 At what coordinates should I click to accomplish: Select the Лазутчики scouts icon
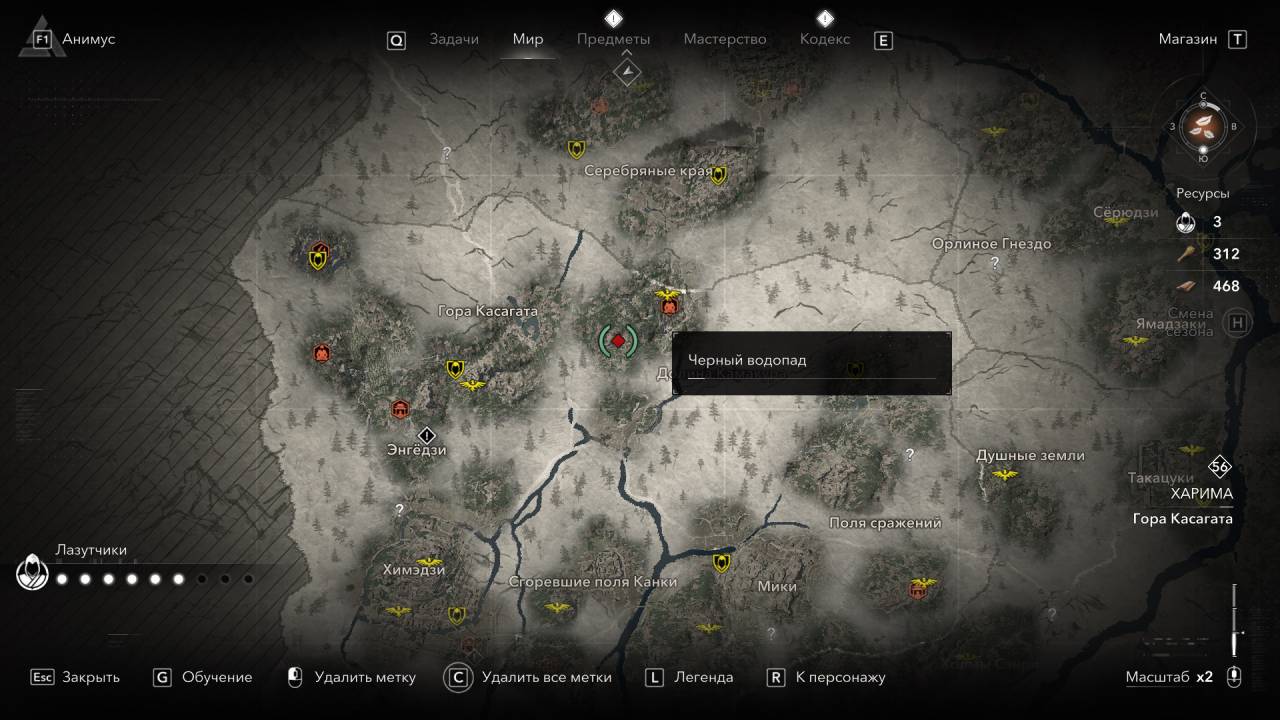click(x=33, y=573)
